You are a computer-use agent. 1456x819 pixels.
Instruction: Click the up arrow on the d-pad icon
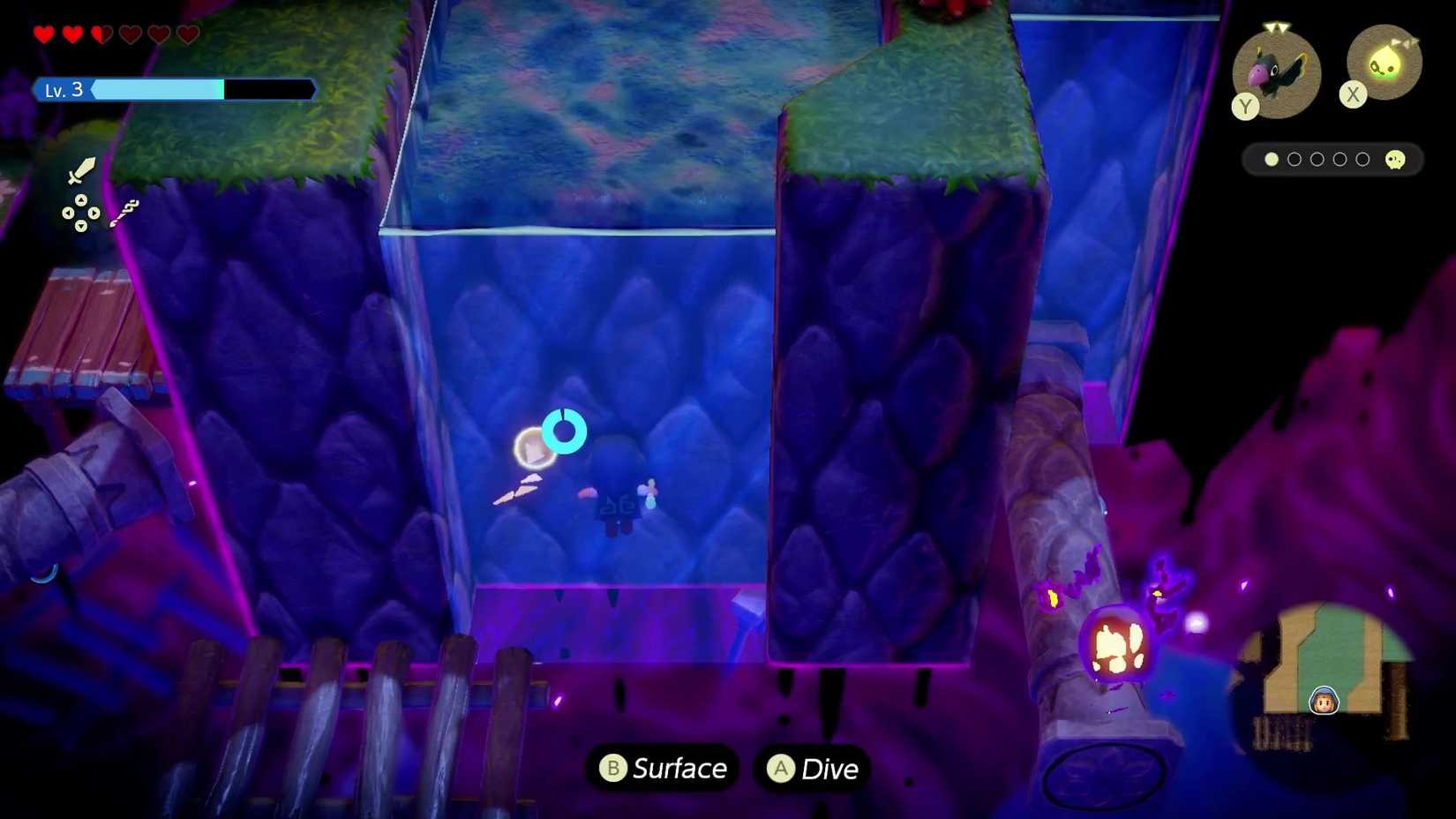[81, 200]
